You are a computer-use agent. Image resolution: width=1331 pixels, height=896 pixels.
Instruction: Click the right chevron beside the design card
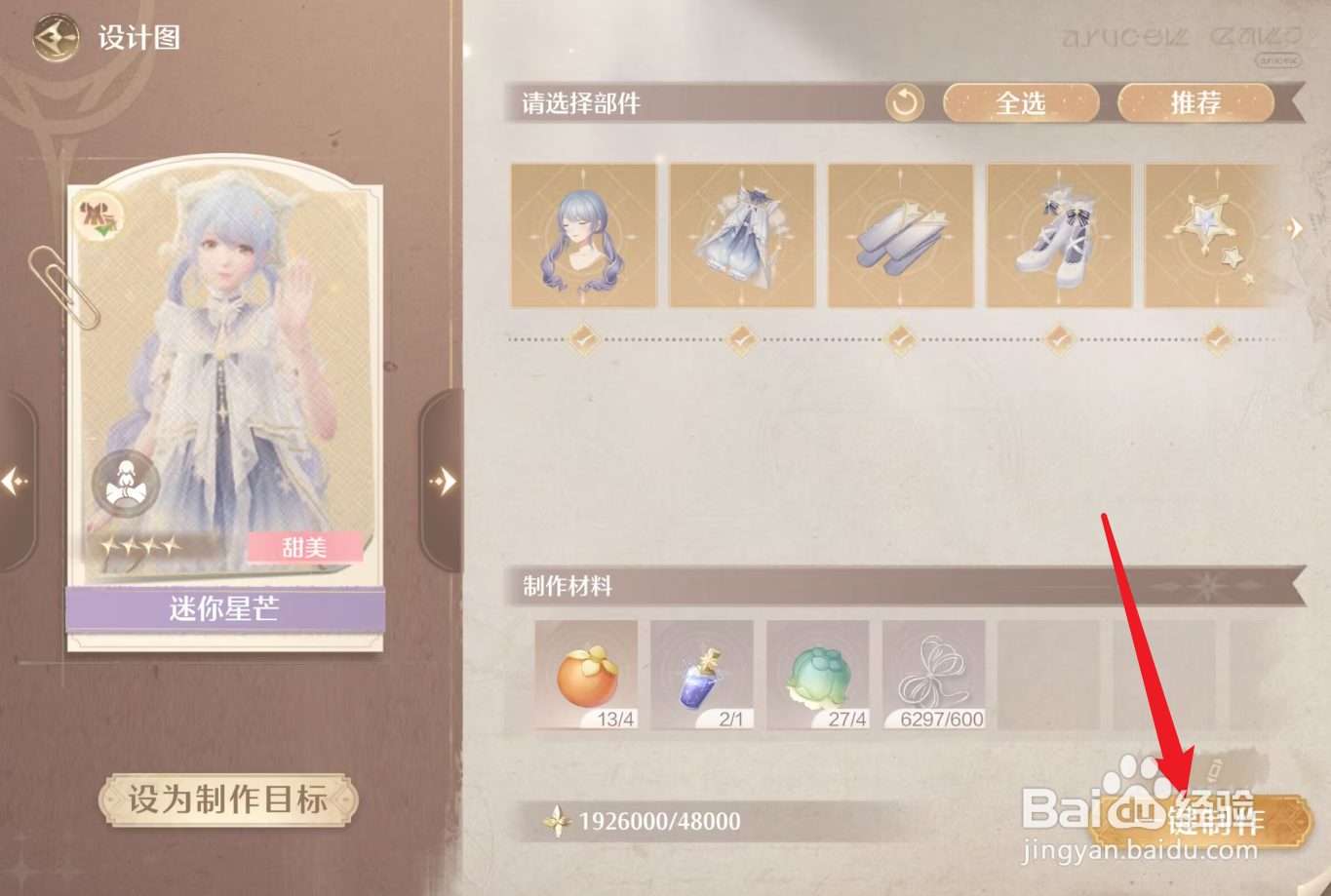tap(442, 480)
